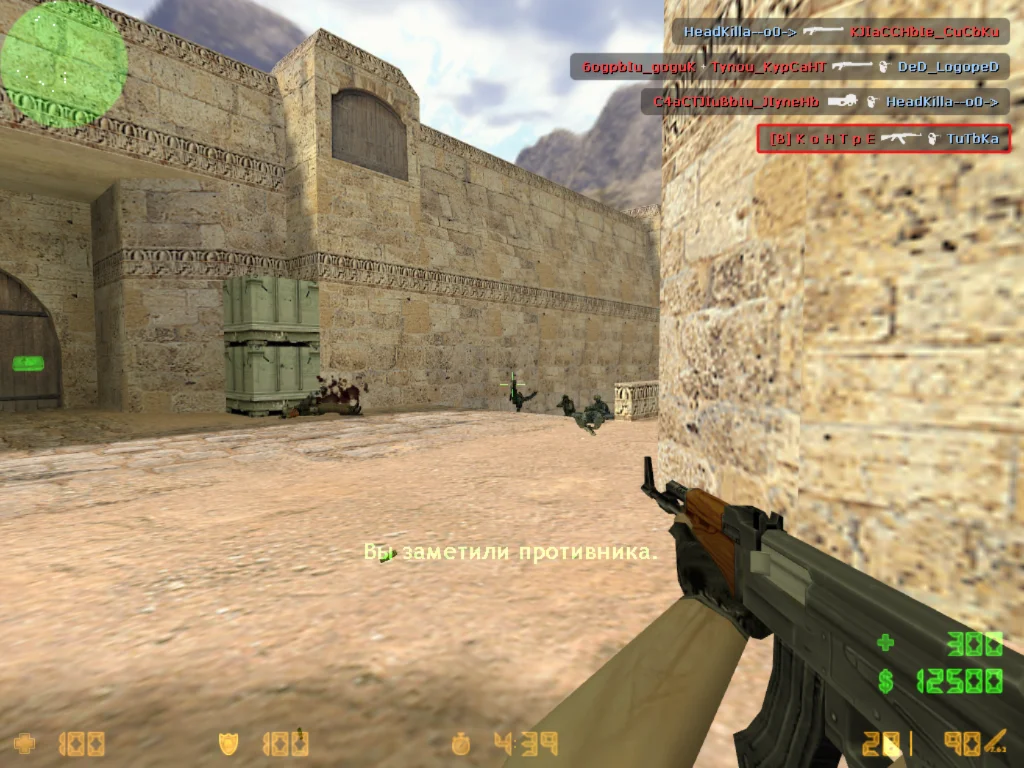
Task: Click the kill feed entry with victim KJlaCCHble_CuCbKu
Action: [840, 32]
